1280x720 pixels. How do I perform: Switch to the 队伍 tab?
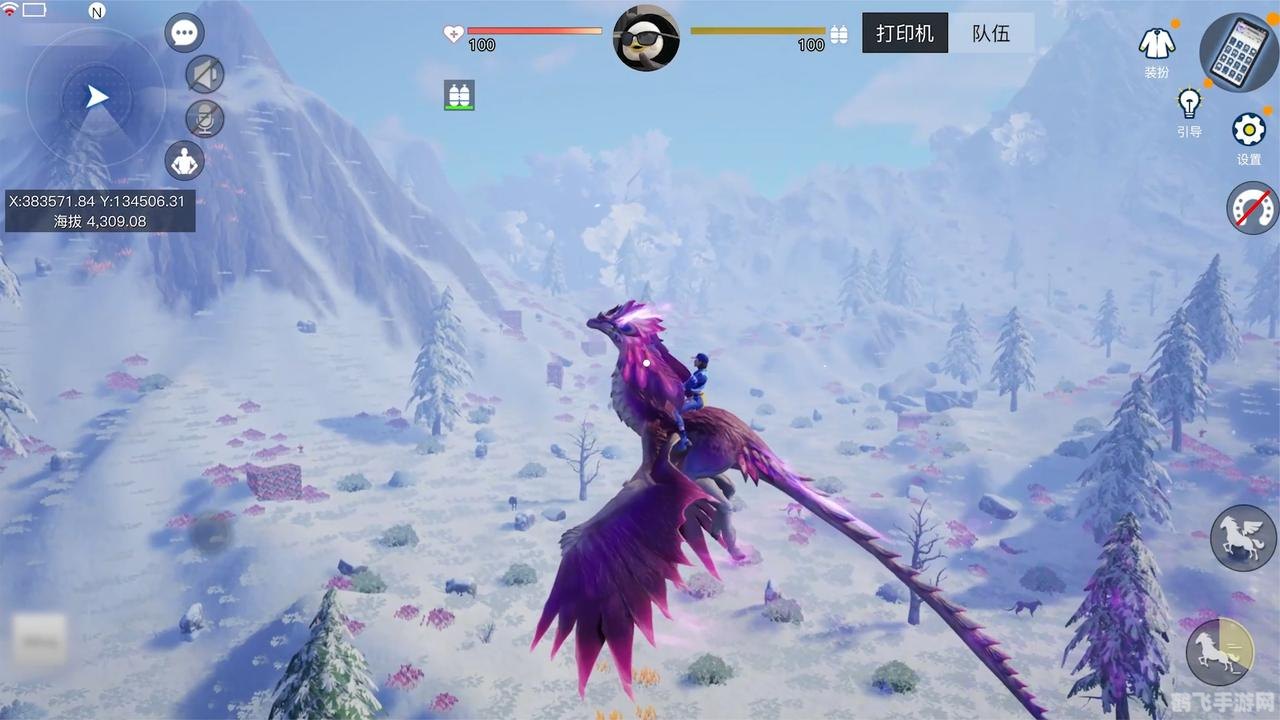click(x=990, y=33)
